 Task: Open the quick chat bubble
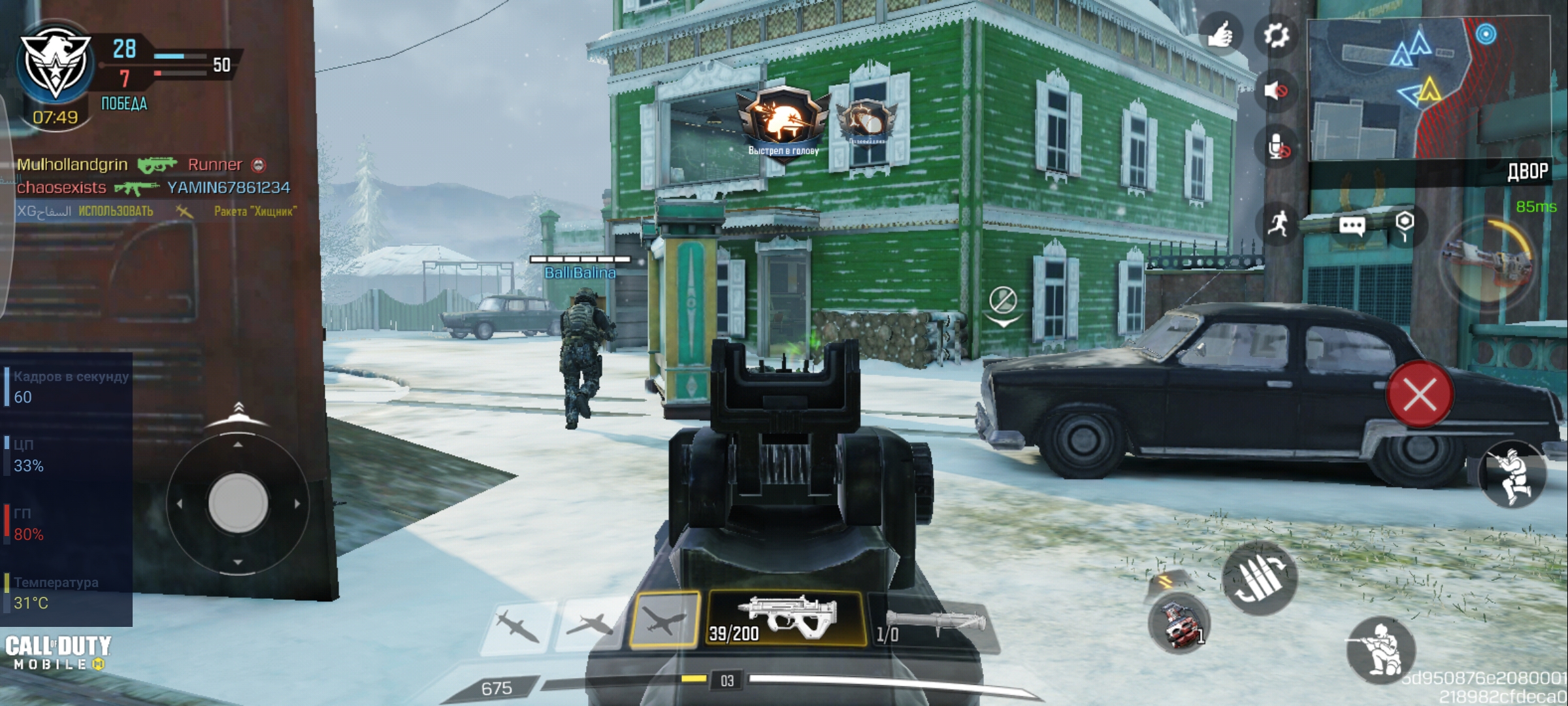coord(1352,227)
